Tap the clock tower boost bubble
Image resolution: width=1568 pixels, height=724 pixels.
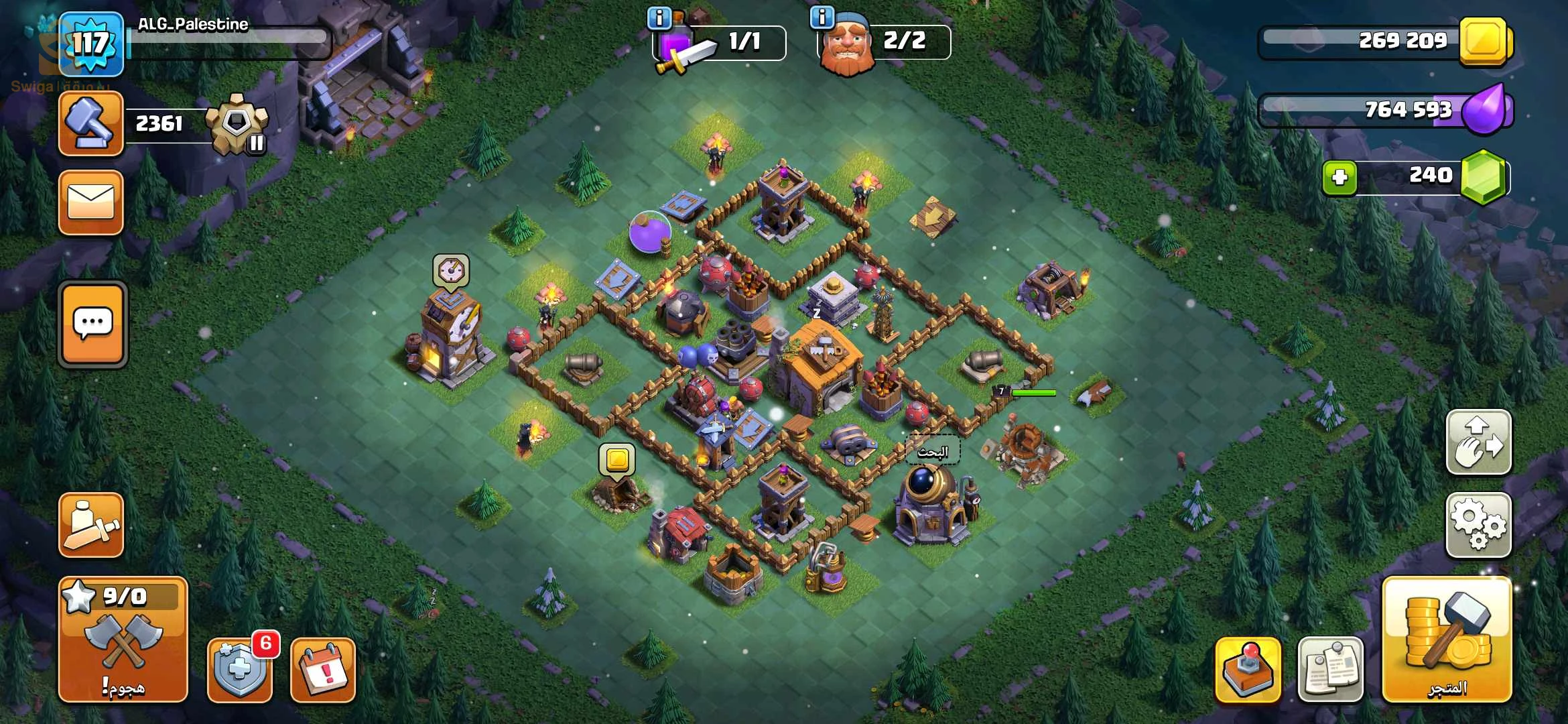pos(451,271)
